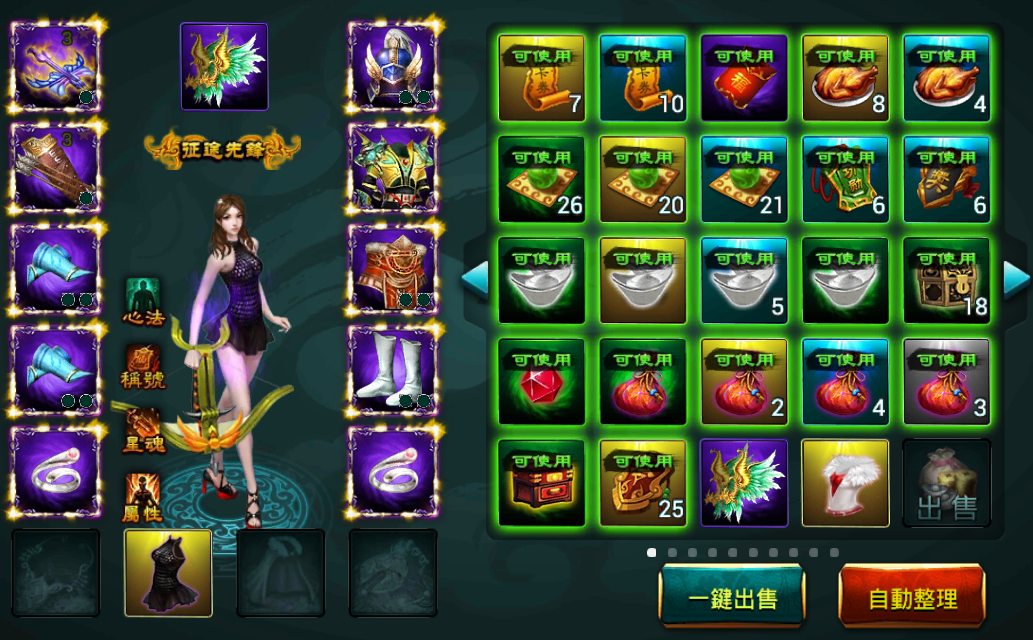Image resolution: width=1033 pixels, height=640 pixels.
Task: Select the red gem inventory item
Action: point(541,381)
